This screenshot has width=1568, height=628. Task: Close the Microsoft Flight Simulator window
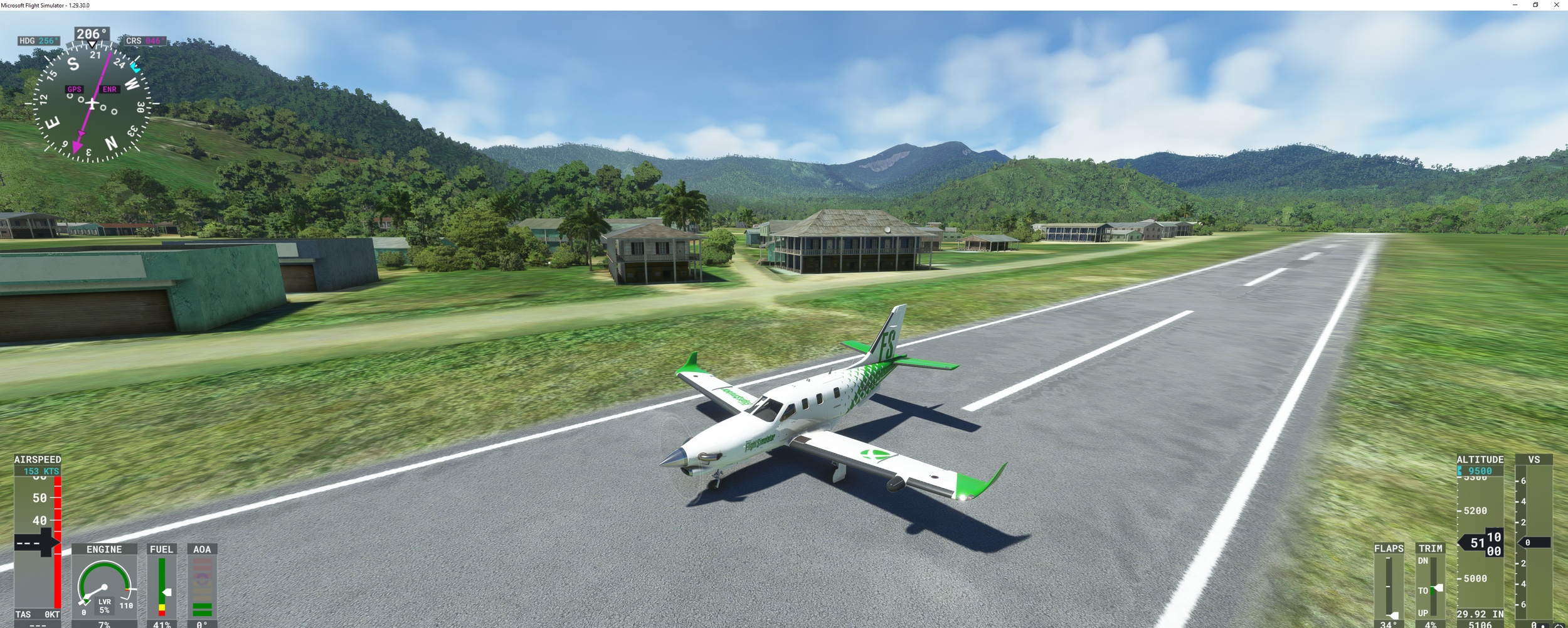click(1556, 5)
